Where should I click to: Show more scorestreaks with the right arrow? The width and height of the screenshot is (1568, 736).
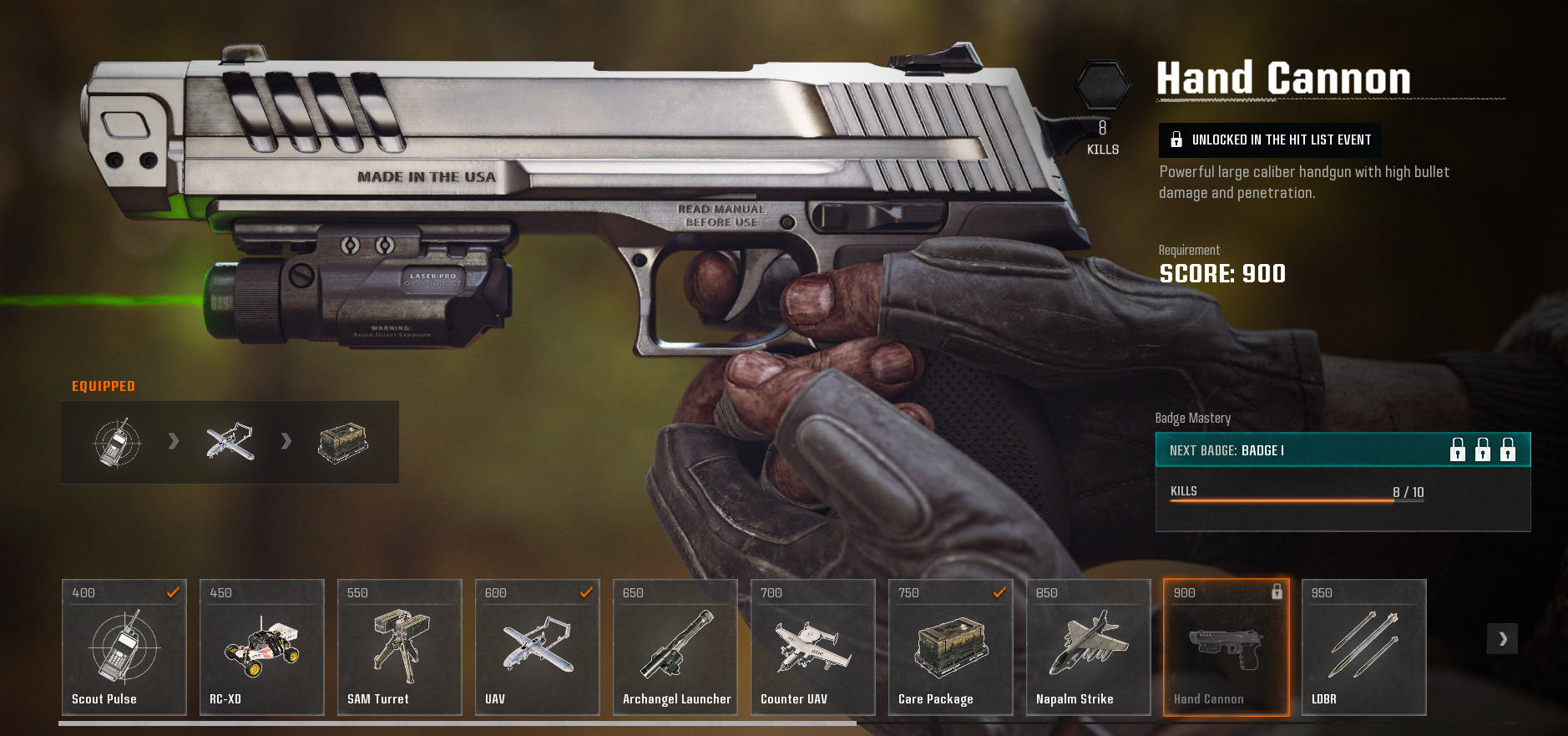1502,639
